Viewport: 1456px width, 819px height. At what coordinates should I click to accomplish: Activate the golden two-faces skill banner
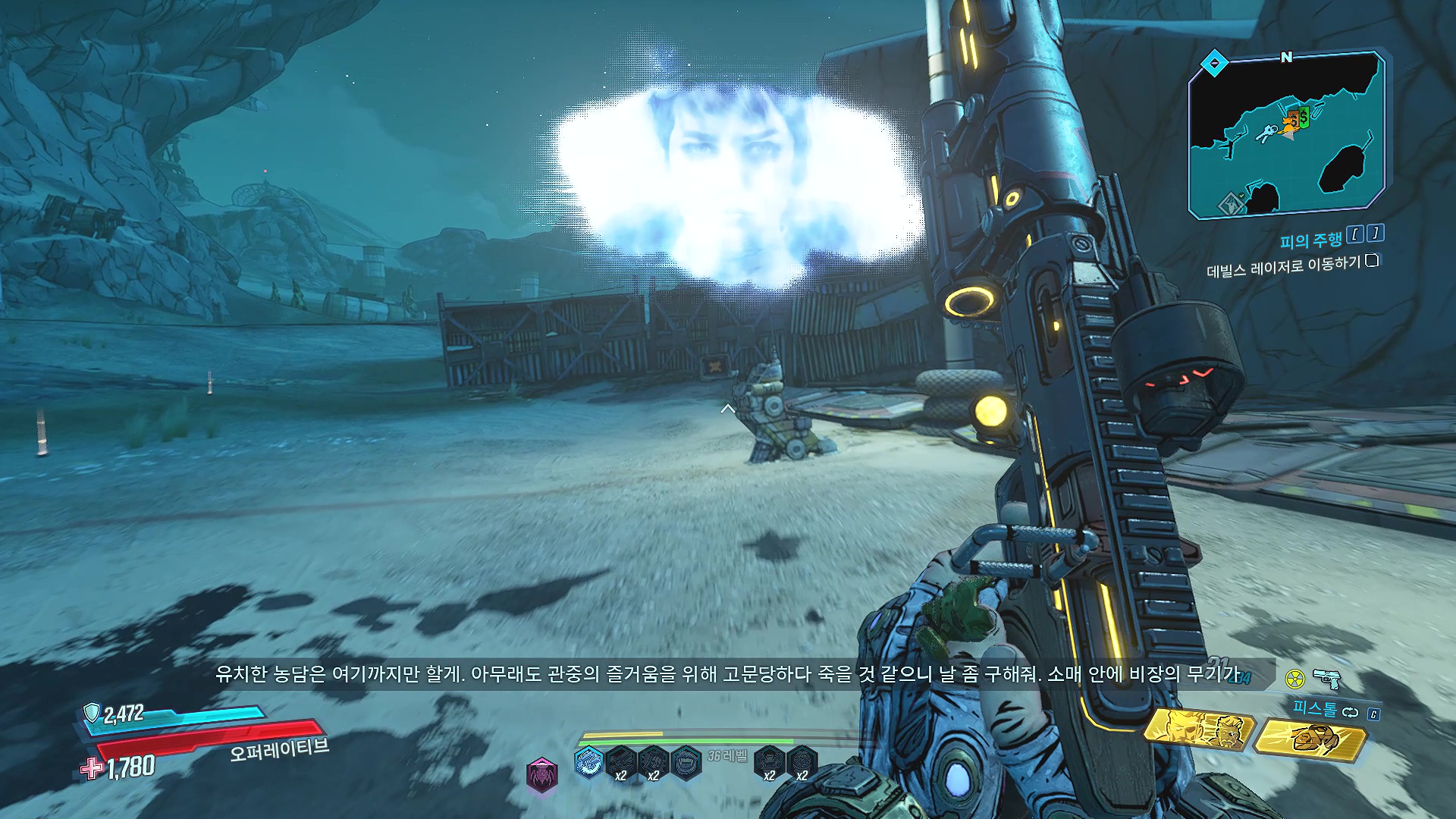[1198, 730]
